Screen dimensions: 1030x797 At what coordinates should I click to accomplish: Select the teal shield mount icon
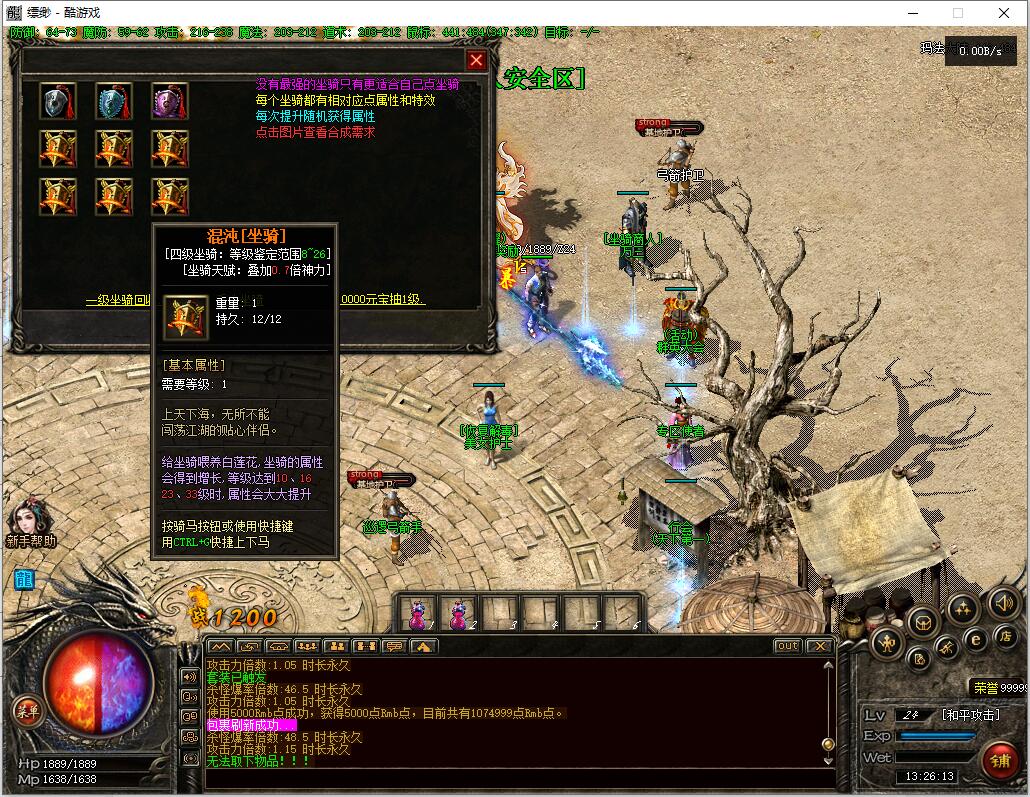tap(114, 102)
